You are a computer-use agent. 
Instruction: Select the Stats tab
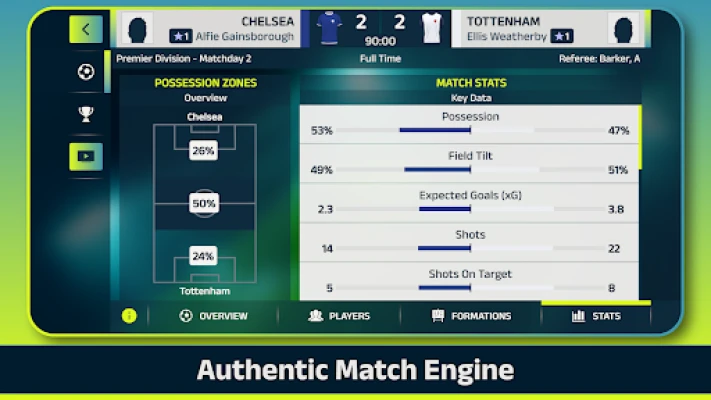pos(596,316)
